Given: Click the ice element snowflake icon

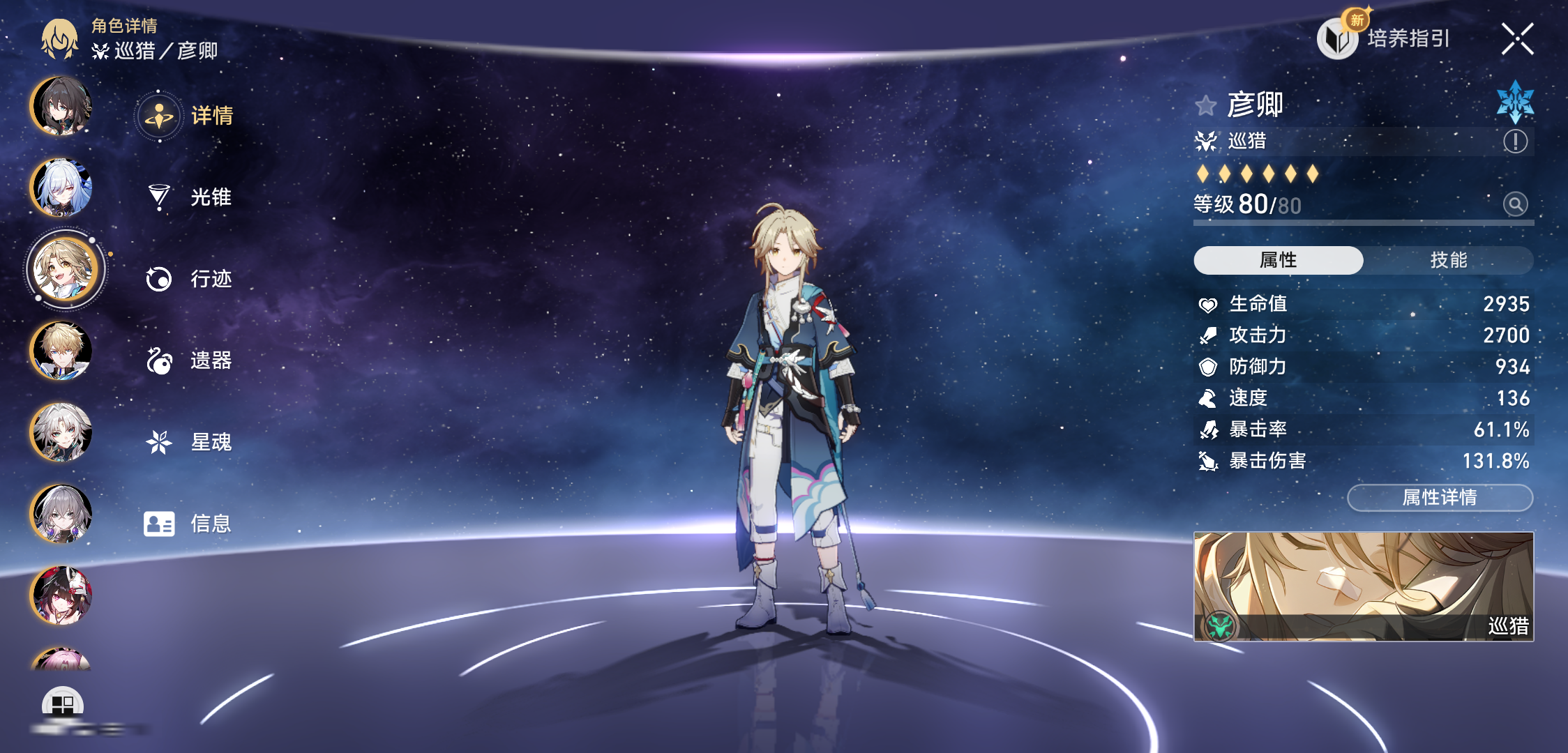Looking at the screenshot, I should (1515, 102).
